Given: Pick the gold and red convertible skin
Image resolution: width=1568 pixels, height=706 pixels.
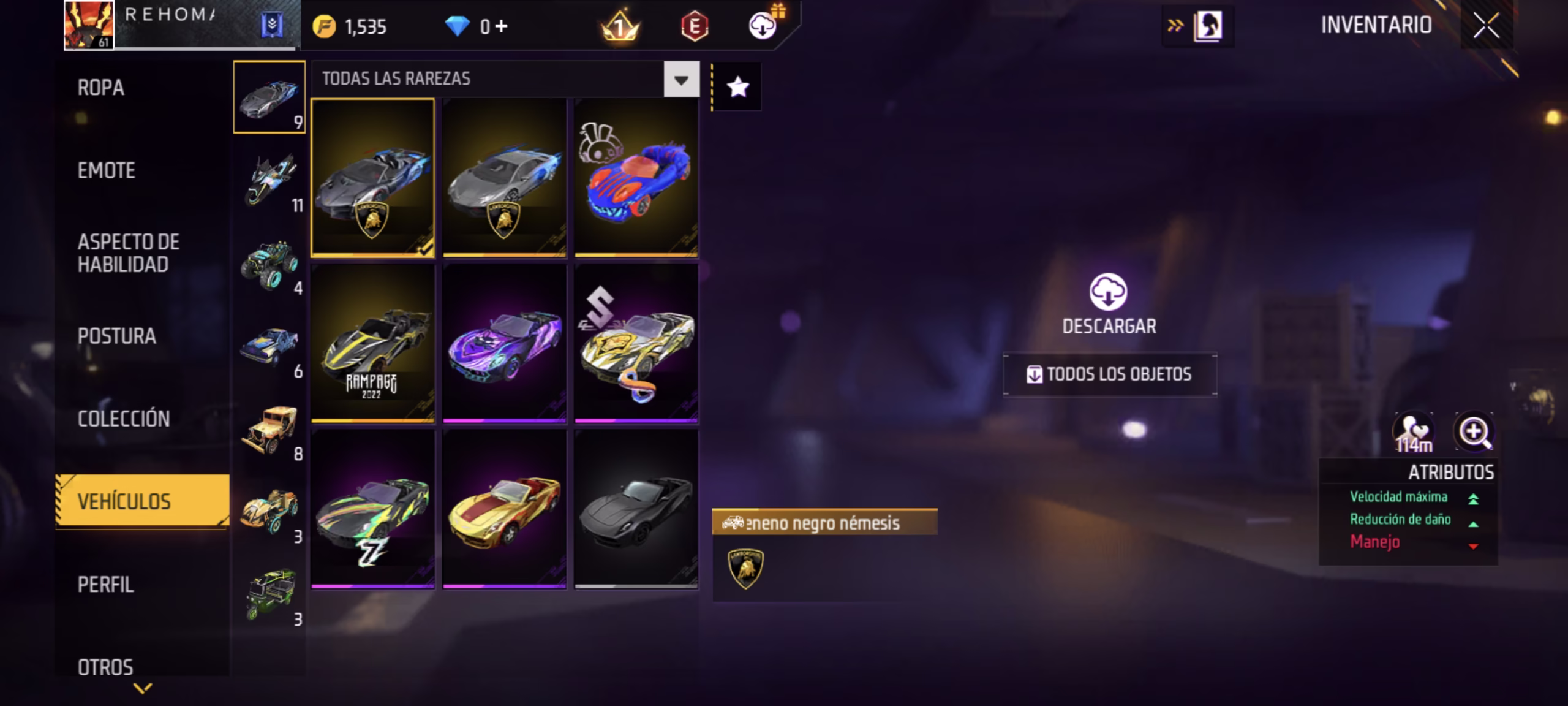Looking at the screenshot, I should pos(505,509).
